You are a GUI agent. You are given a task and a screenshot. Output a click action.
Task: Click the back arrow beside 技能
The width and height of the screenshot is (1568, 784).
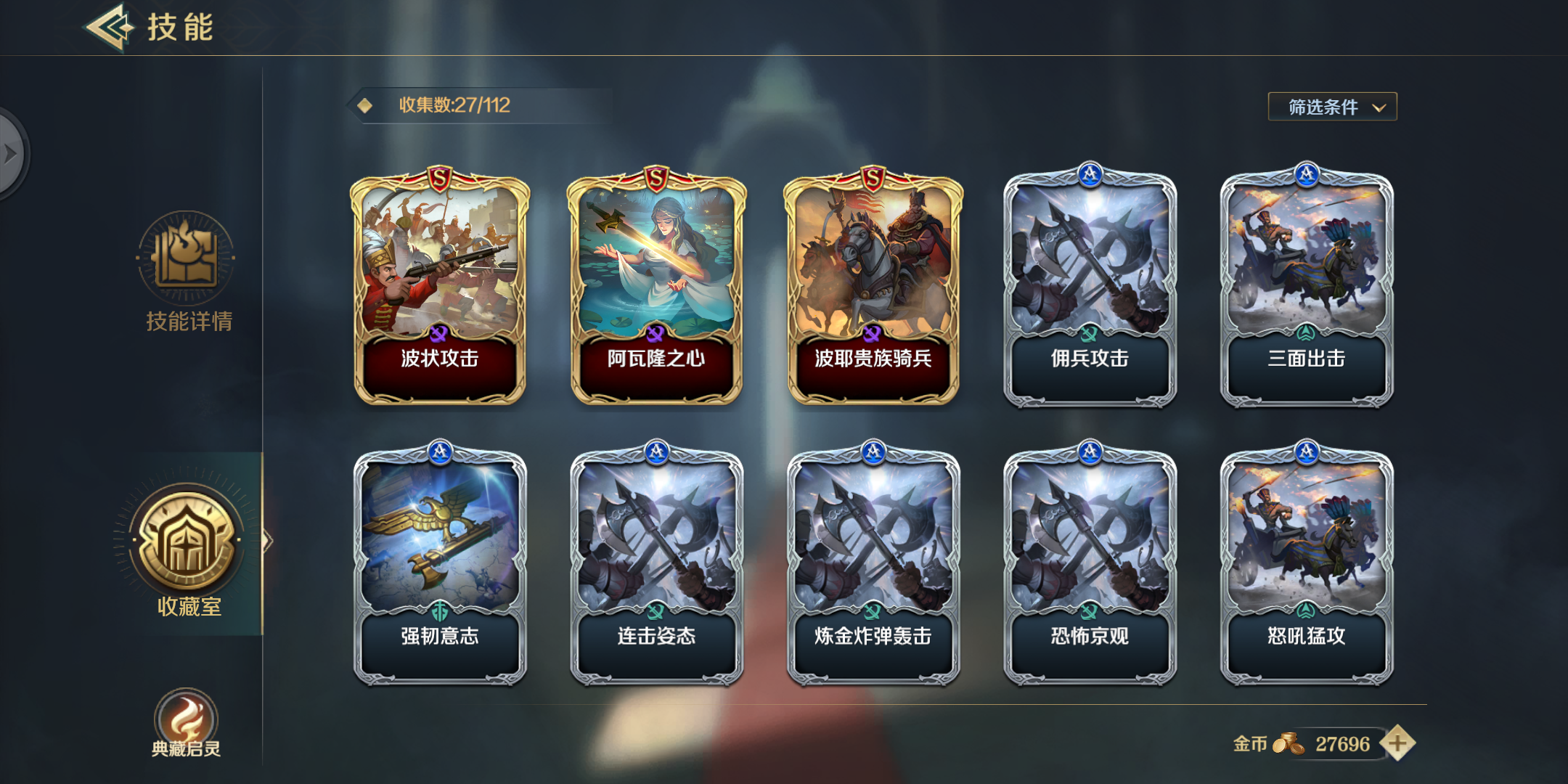coord(107,29)
